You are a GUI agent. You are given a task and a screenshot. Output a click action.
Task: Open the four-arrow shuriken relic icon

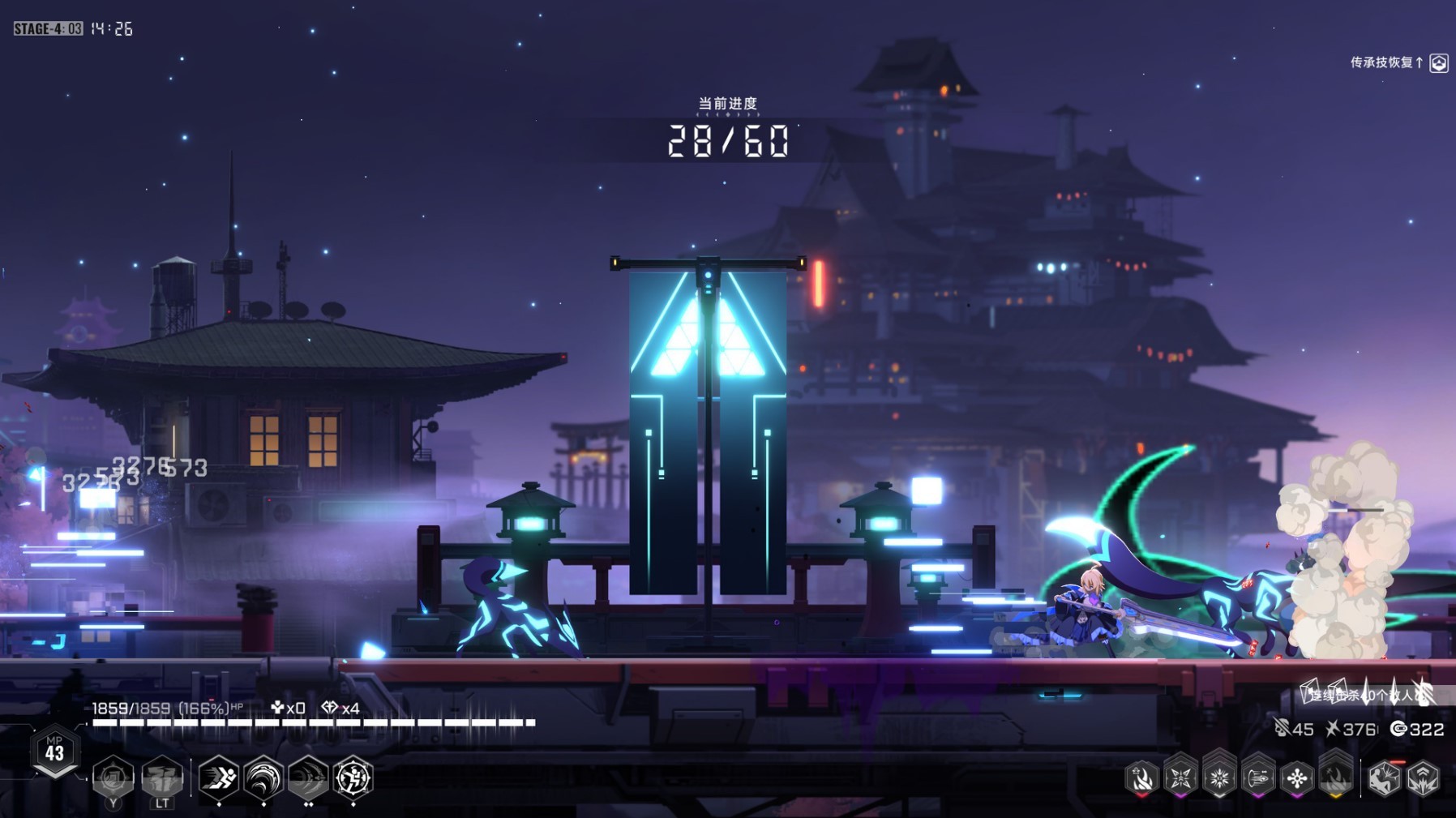1180,778
